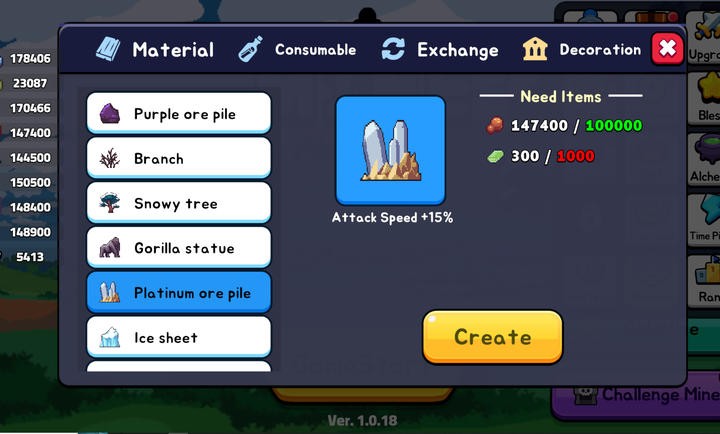Switch to the Material tab
The height and width of the screenshot is (434, 720).
[155, 50]
